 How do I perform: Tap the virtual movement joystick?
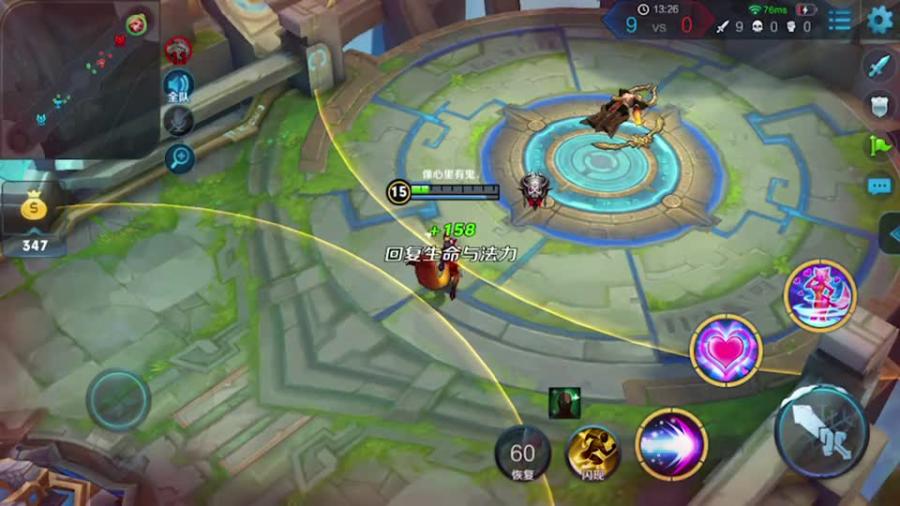coord(118,399)
